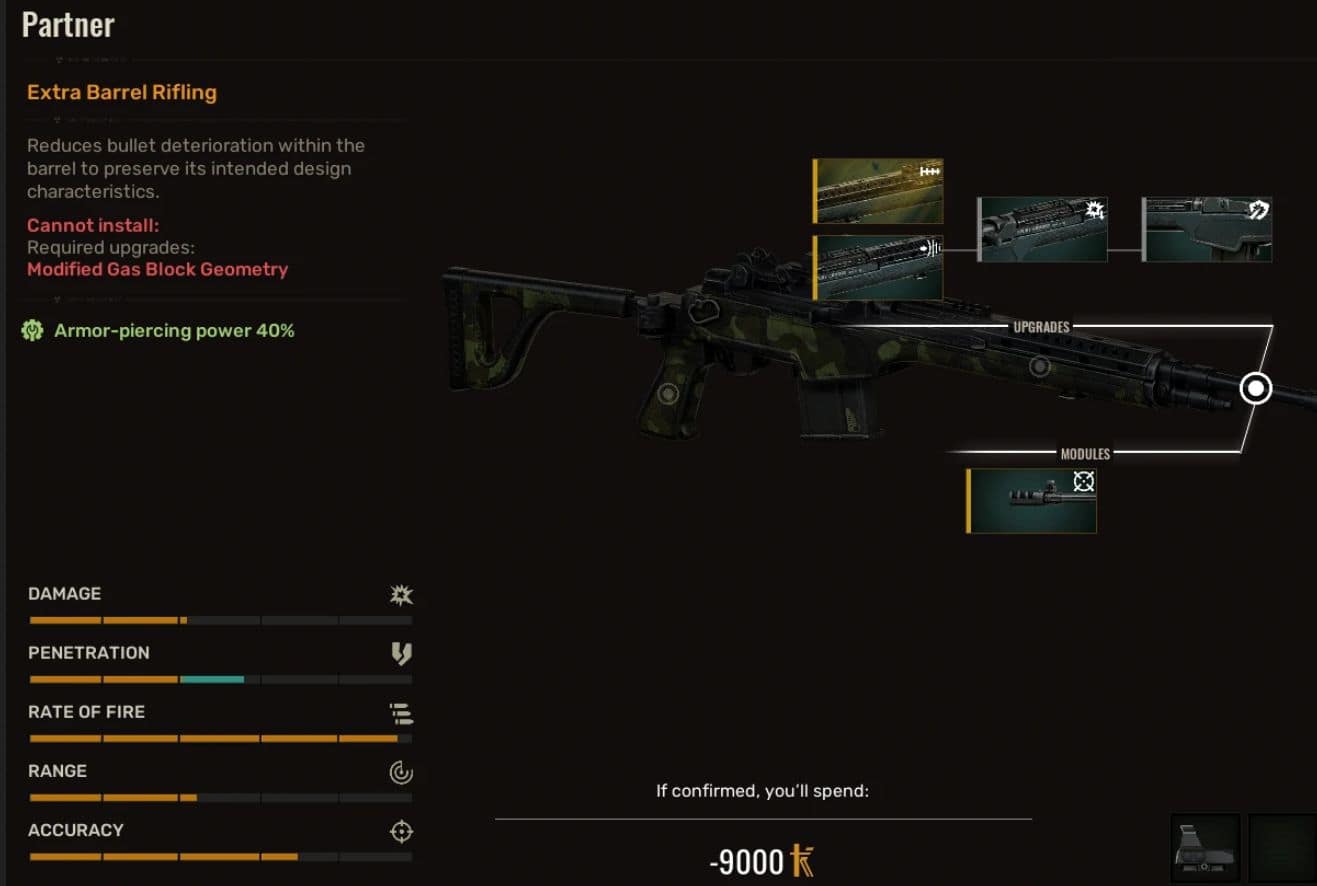Click the Modified Gas Block Geometry link
Viewport: 1317px width, 886px height.
click(x=157, y=269)
